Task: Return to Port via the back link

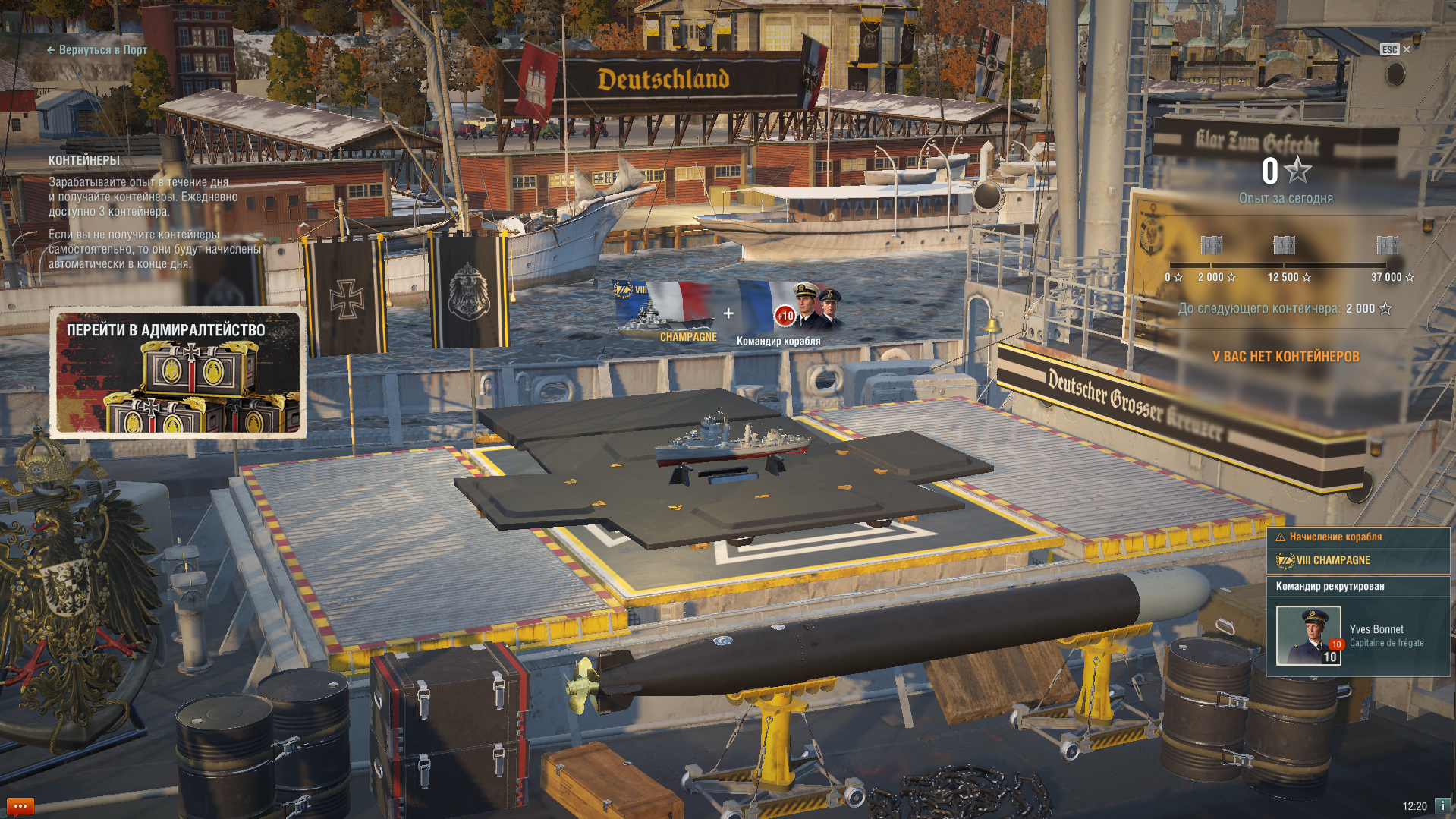Action: [x=97, y=50]
